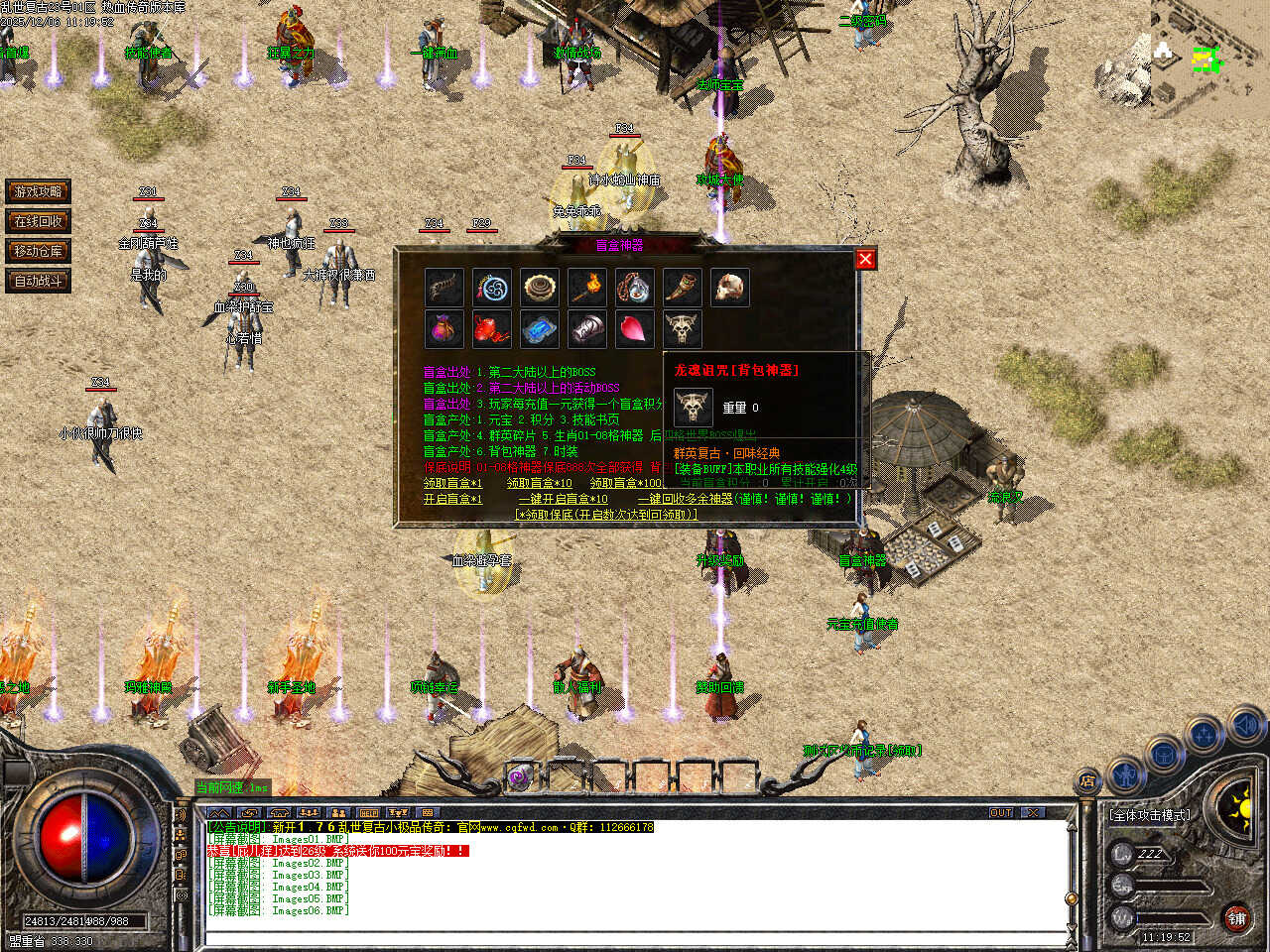Click the red 铺 stall button
Viewport: 1270px width, 952px height.
[x=1236, y=918]
